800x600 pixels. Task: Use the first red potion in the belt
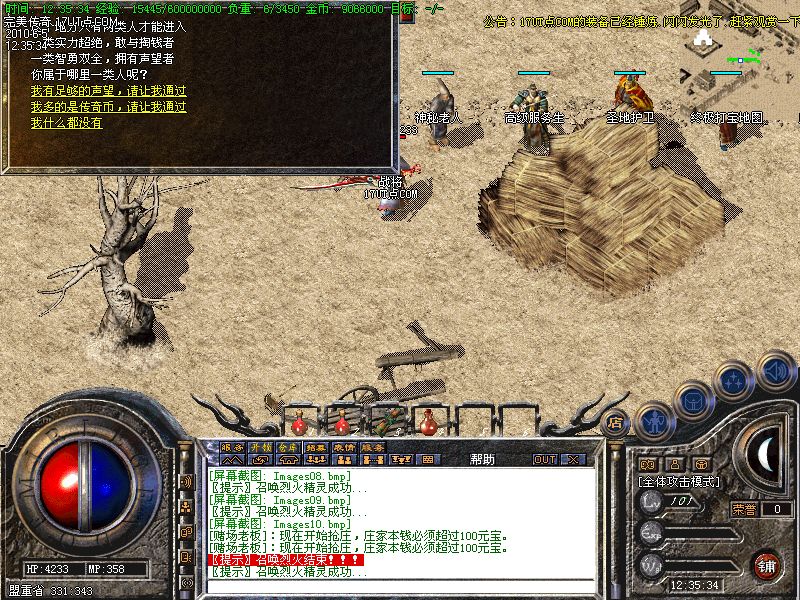[x=298, y=422]
